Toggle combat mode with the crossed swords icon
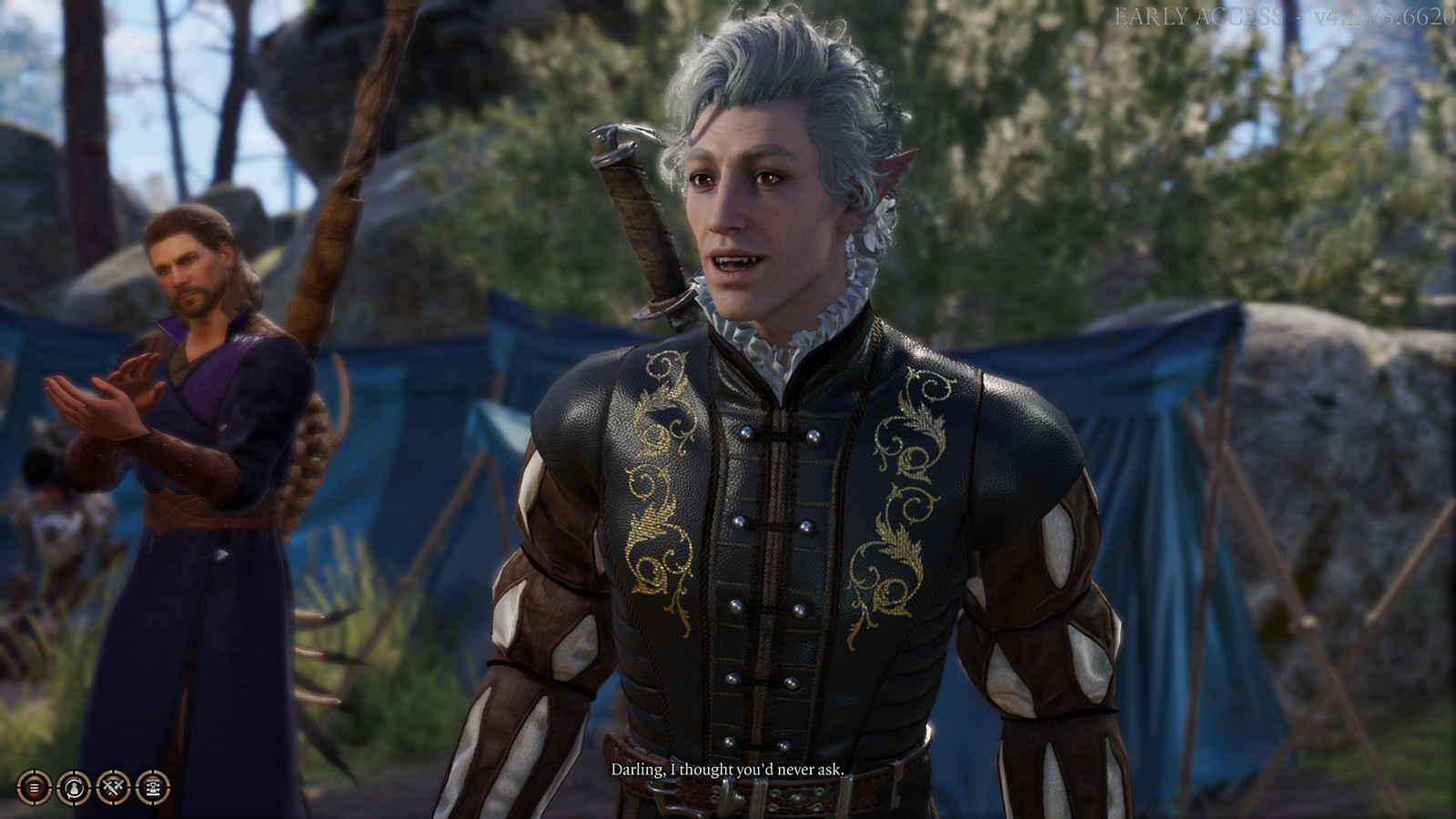 point(112,787)
